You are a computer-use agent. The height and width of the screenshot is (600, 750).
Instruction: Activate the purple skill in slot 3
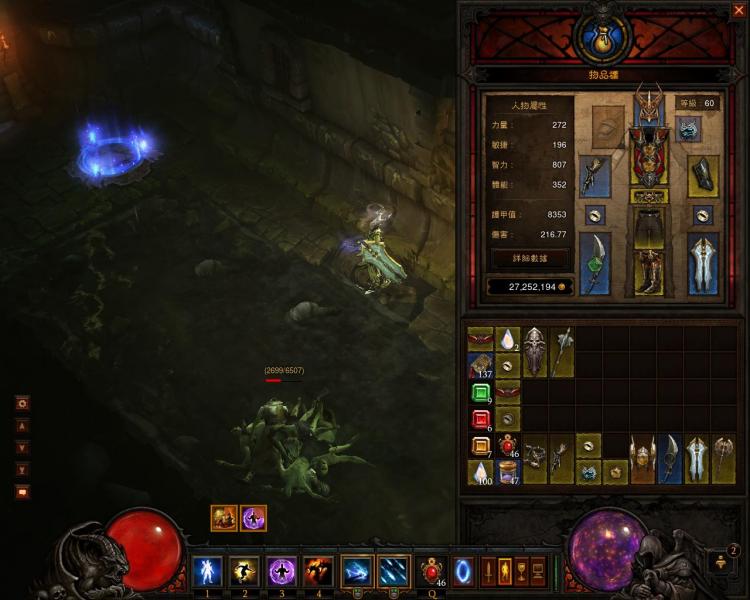[x=281, y=571]
